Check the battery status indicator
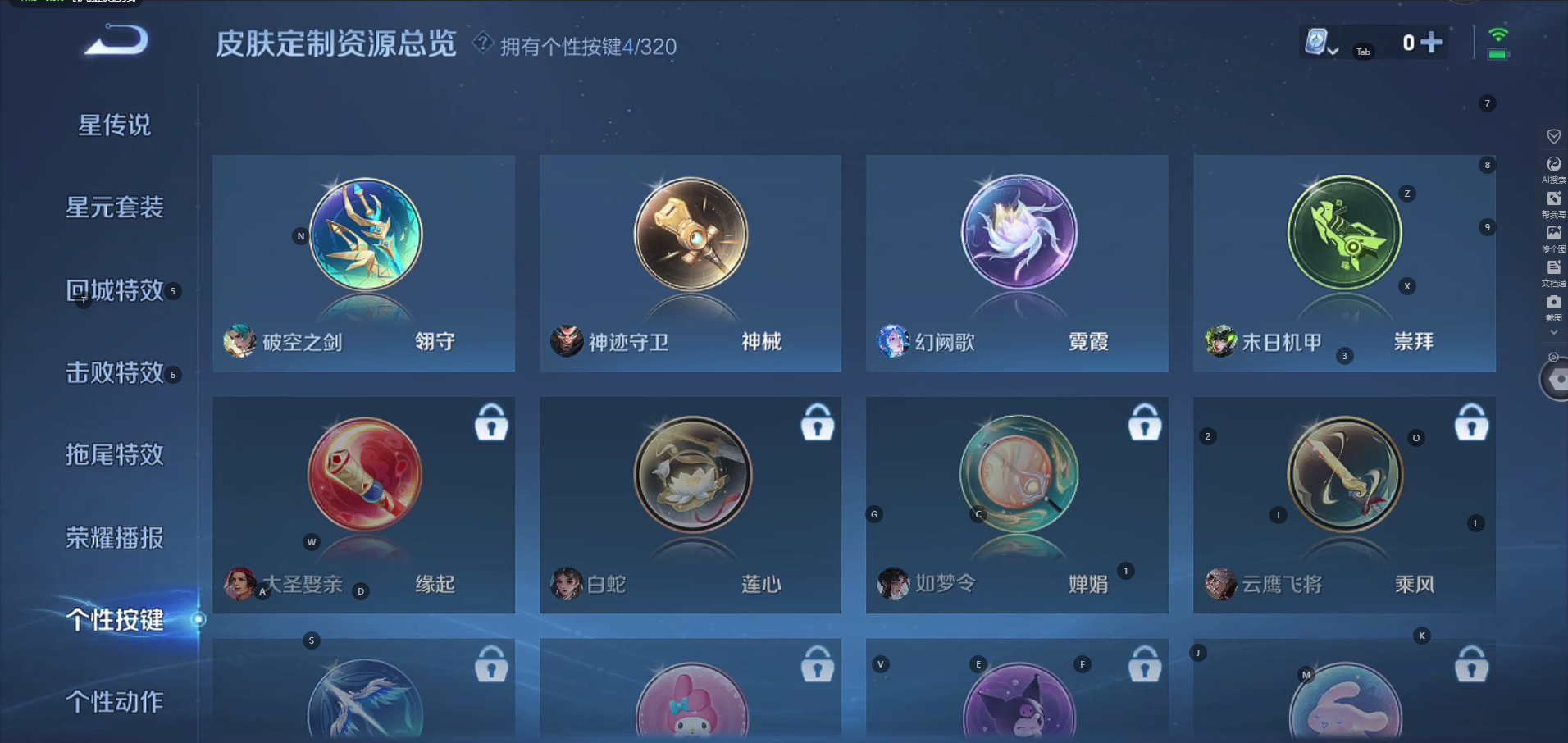 1497,56
